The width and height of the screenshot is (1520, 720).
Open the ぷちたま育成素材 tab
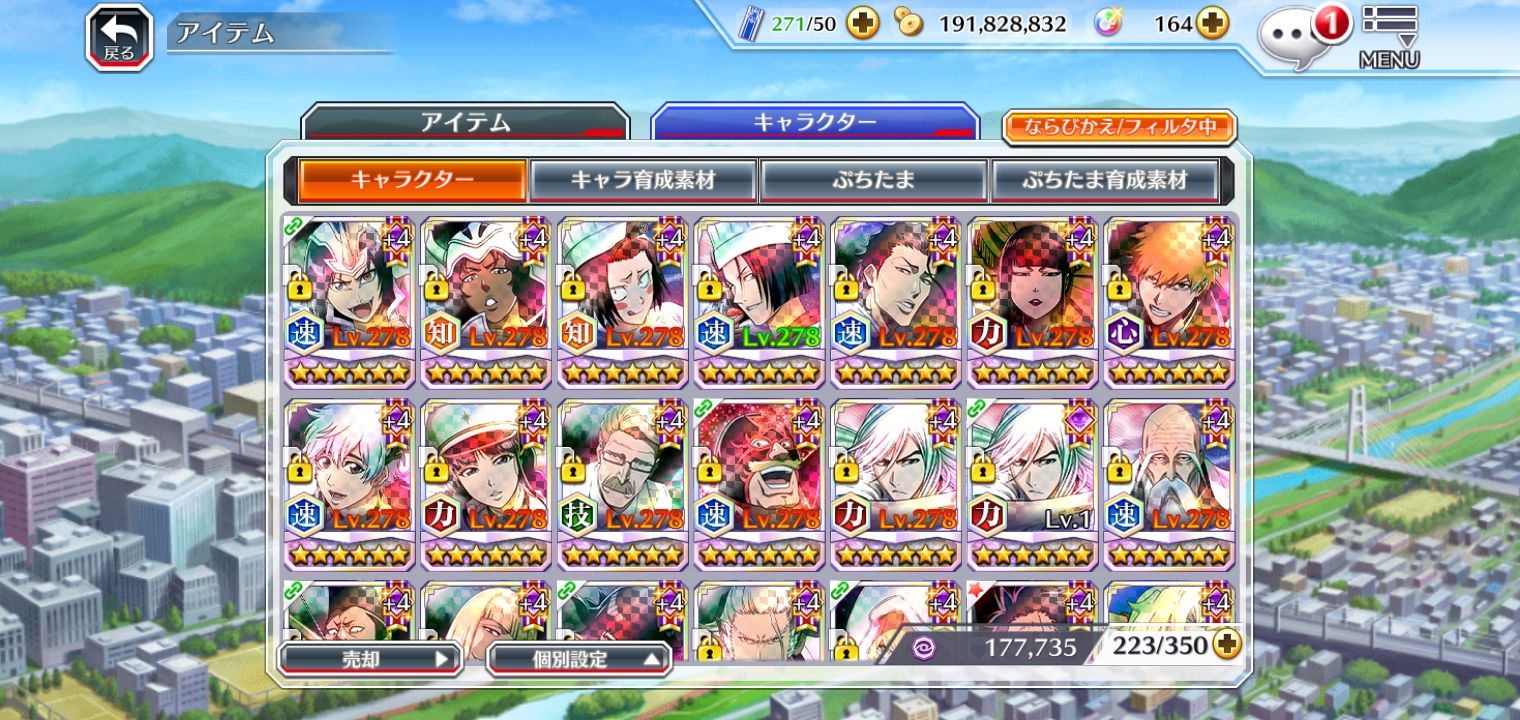tap(1104, 181)
